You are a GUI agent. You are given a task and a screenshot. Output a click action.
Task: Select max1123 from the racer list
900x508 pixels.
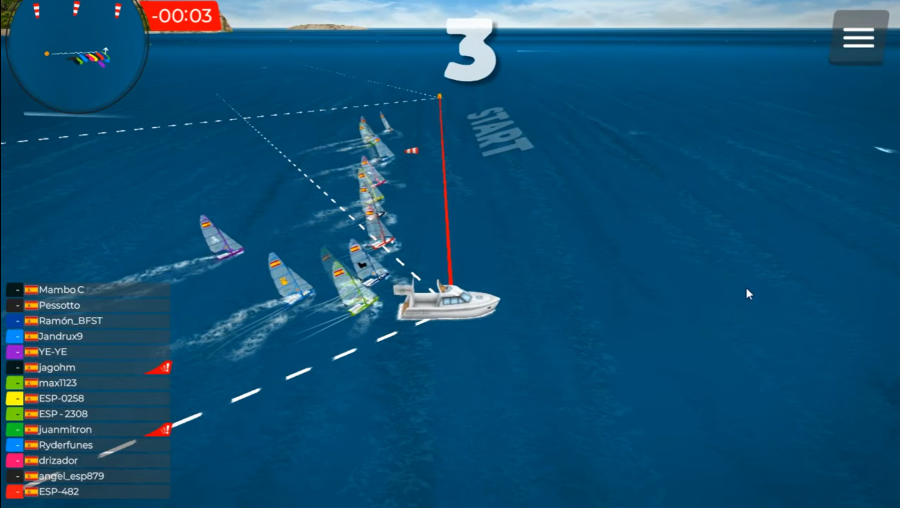[x=88, y=383]
